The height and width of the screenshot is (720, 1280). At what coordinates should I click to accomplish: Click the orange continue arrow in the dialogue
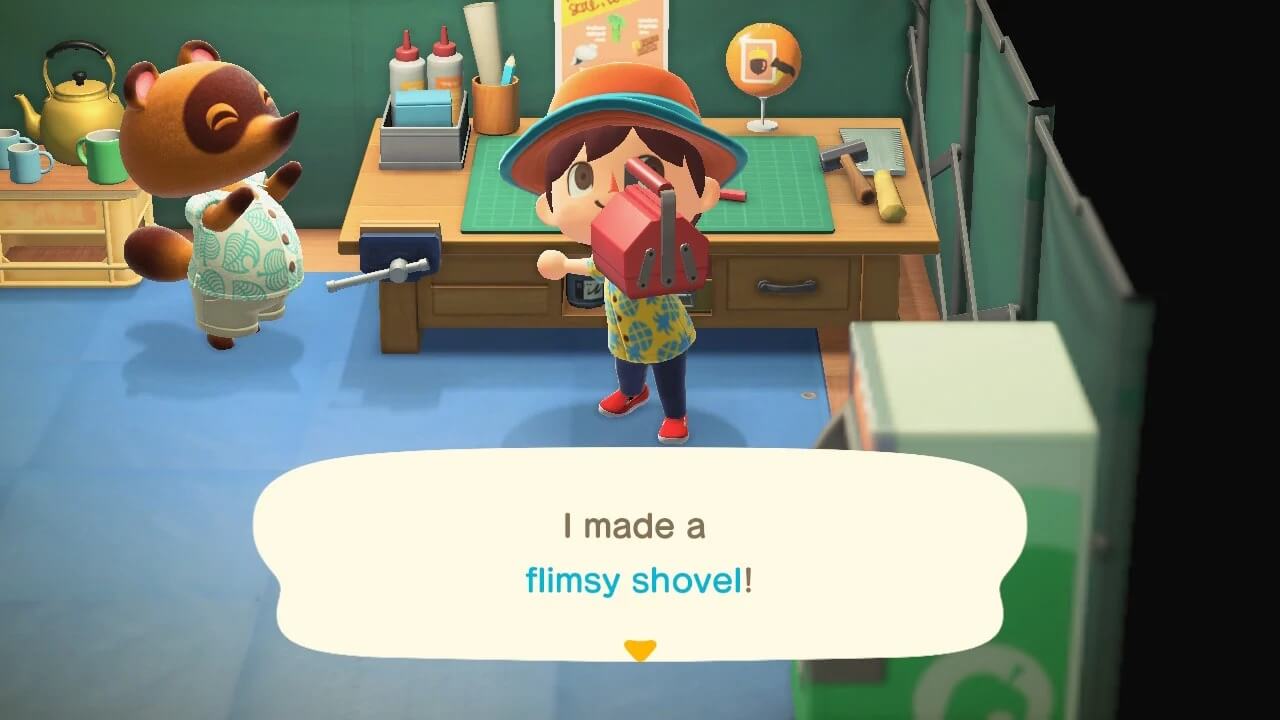[x=641, y=649]
